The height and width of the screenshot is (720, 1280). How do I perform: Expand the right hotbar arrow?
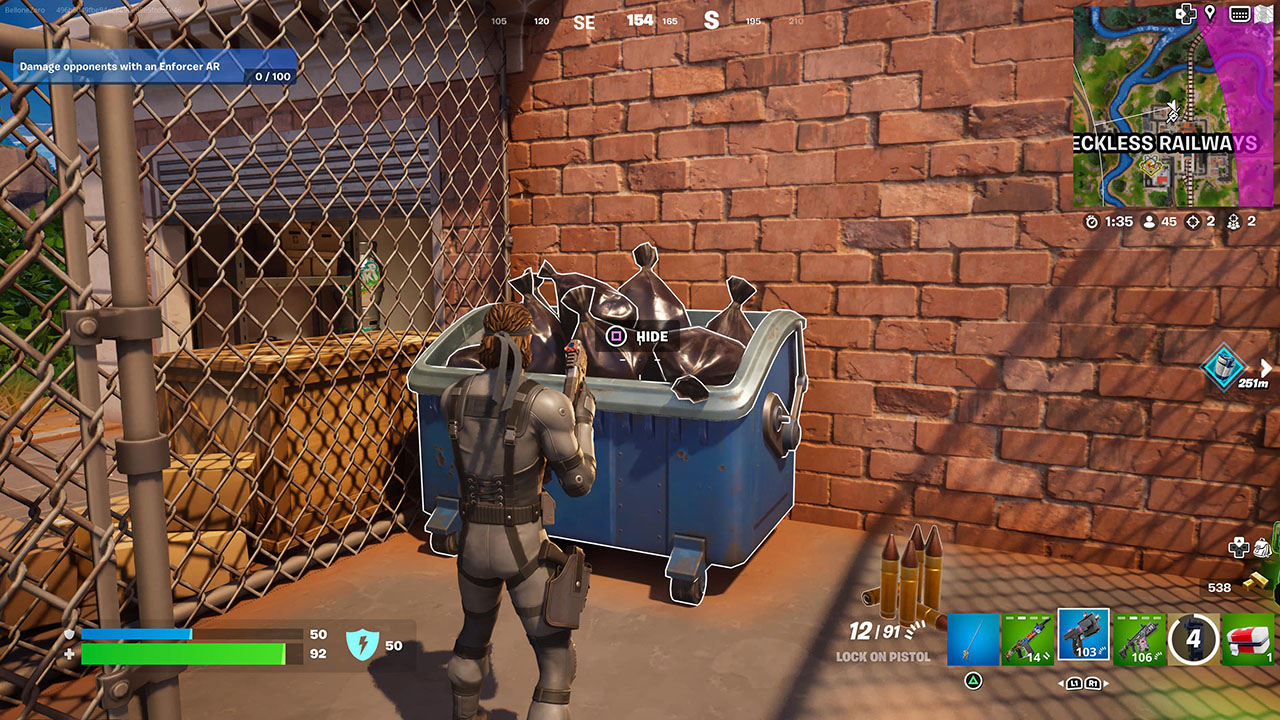click(x=1104, y=683)
